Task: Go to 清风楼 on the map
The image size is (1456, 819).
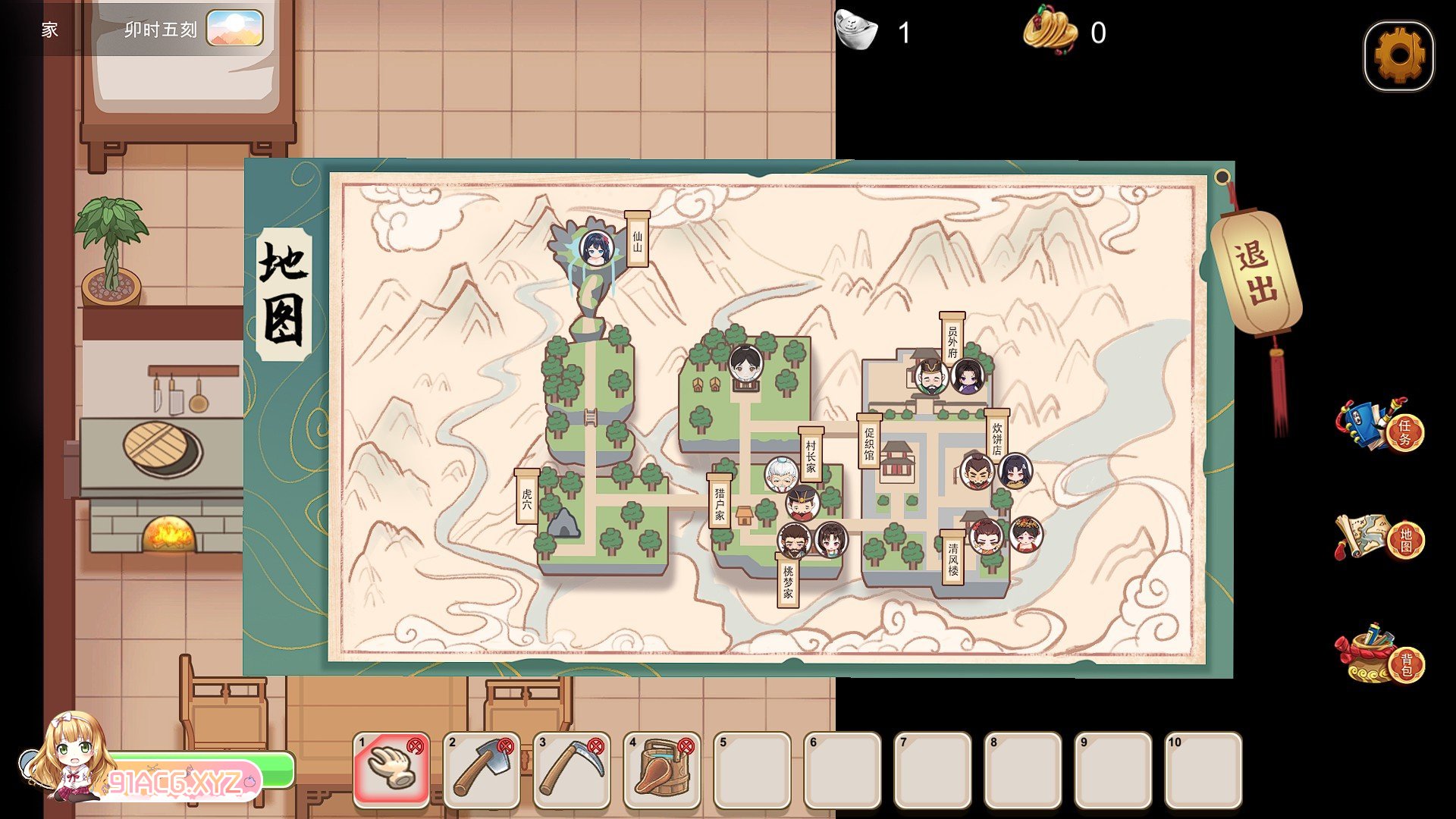Action: [953, 557]
